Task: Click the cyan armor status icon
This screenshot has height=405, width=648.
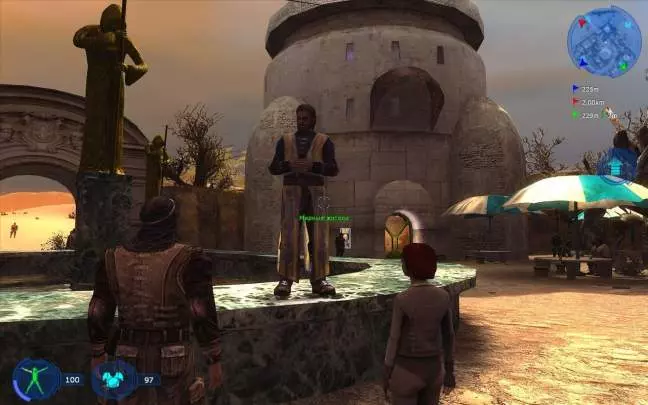Action: point(113,380)
